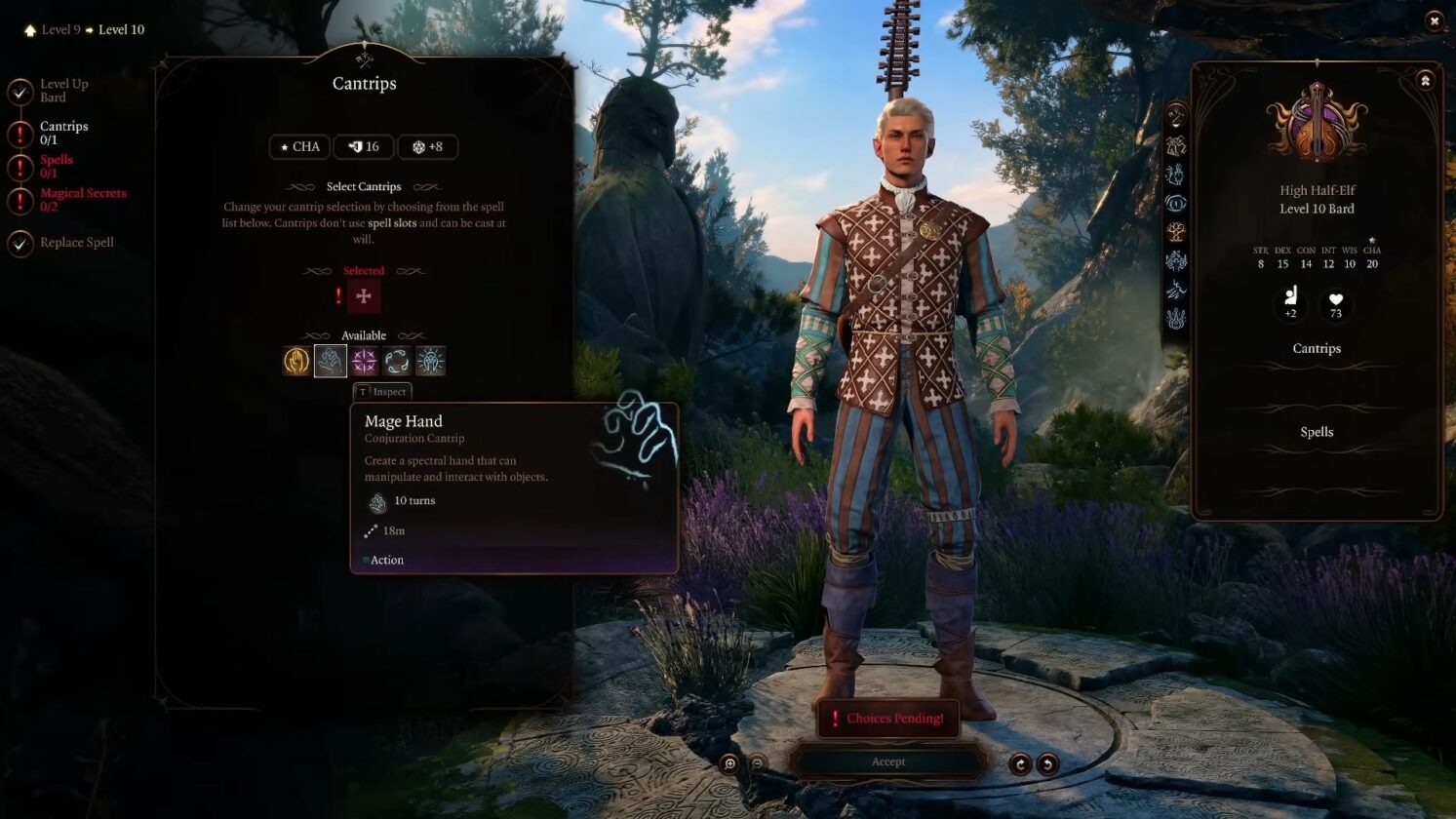Click the Choices Pending warning

pyautogui.click(x=887, y=719)
